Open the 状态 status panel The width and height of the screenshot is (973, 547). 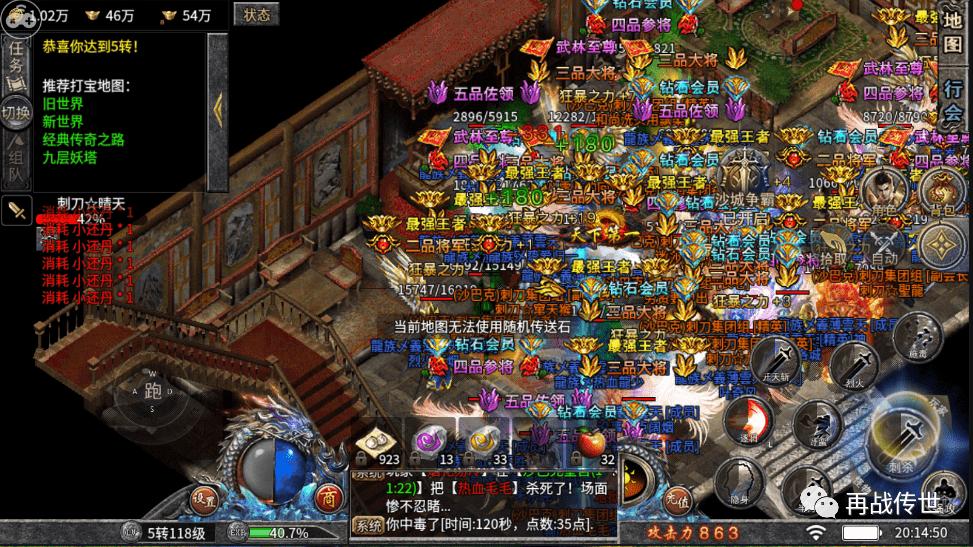[x=256, y=15]
